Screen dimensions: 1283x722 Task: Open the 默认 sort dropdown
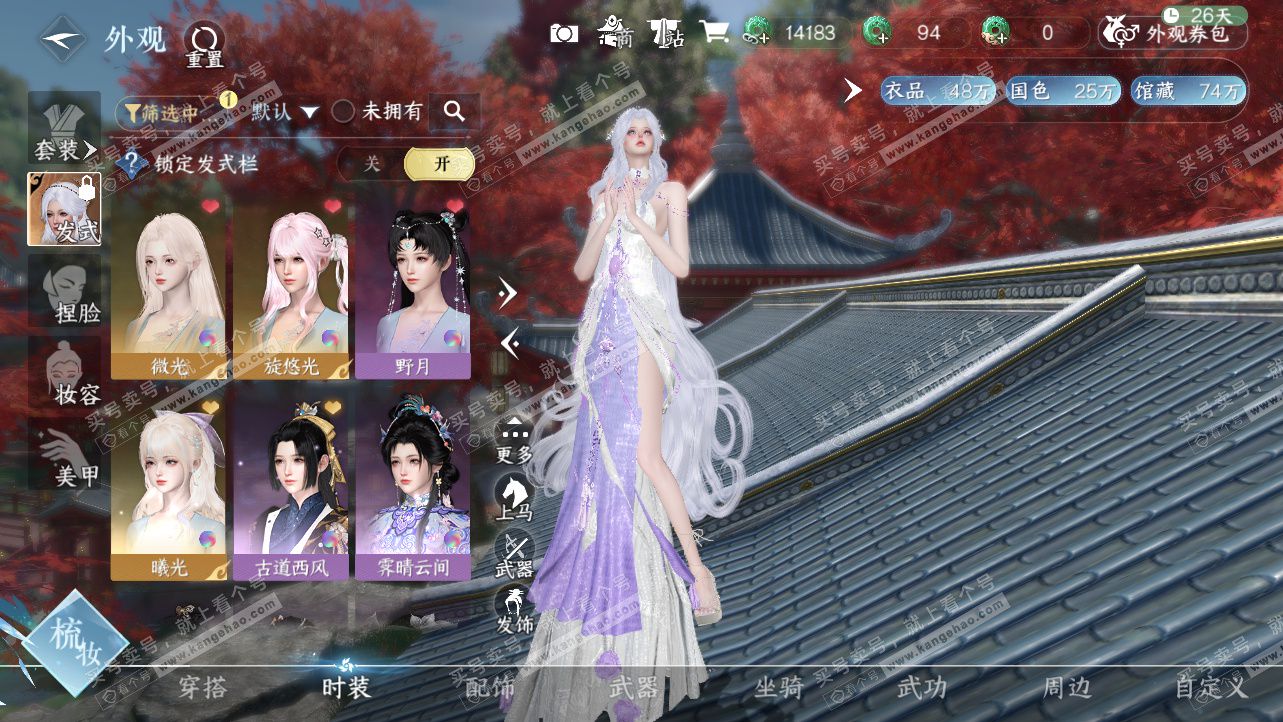pyautogui.click(x=285, y=112)
